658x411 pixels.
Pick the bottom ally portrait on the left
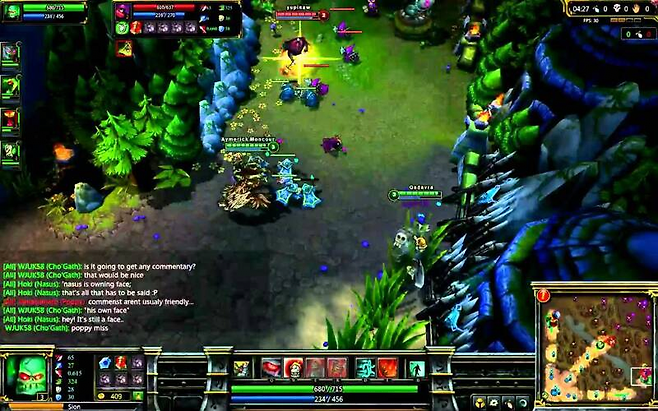coord(10,151)
